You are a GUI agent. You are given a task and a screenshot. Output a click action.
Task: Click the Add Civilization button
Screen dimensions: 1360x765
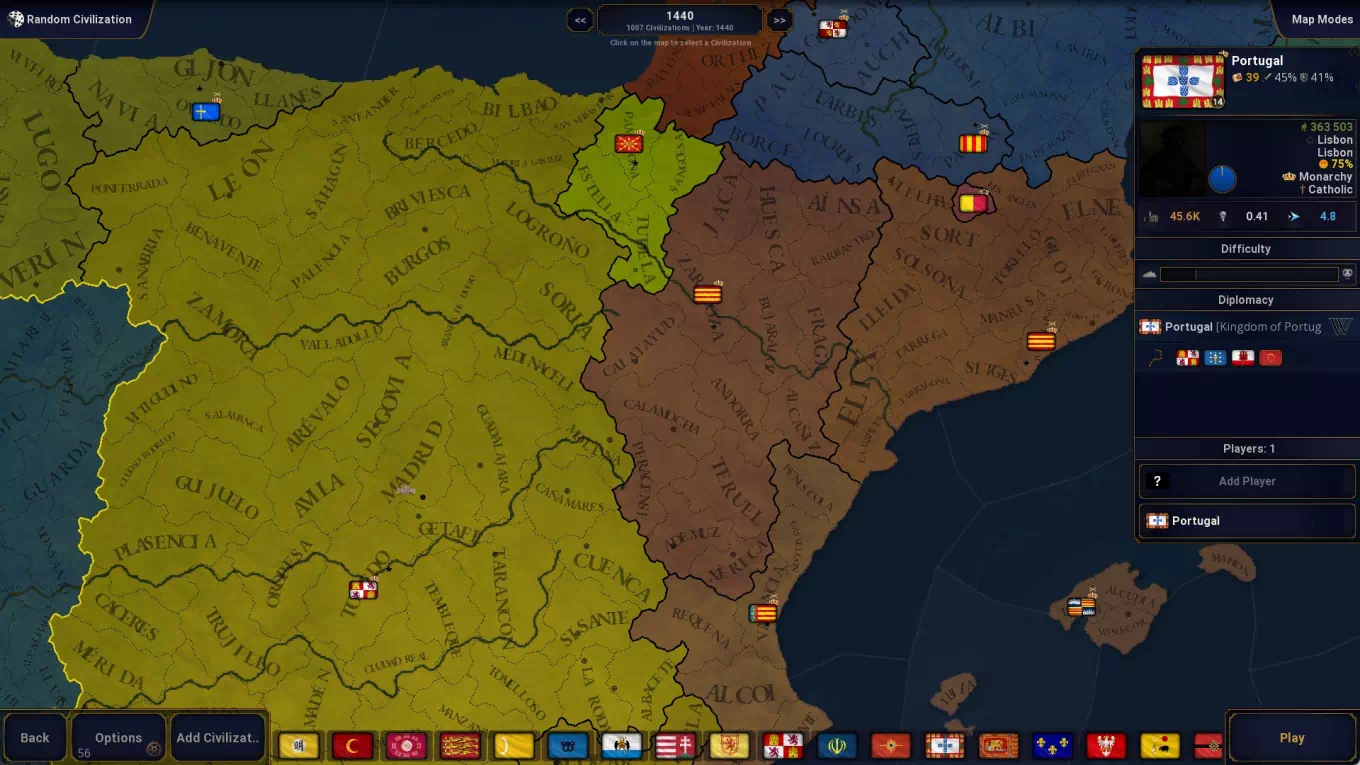click(217, 738)
